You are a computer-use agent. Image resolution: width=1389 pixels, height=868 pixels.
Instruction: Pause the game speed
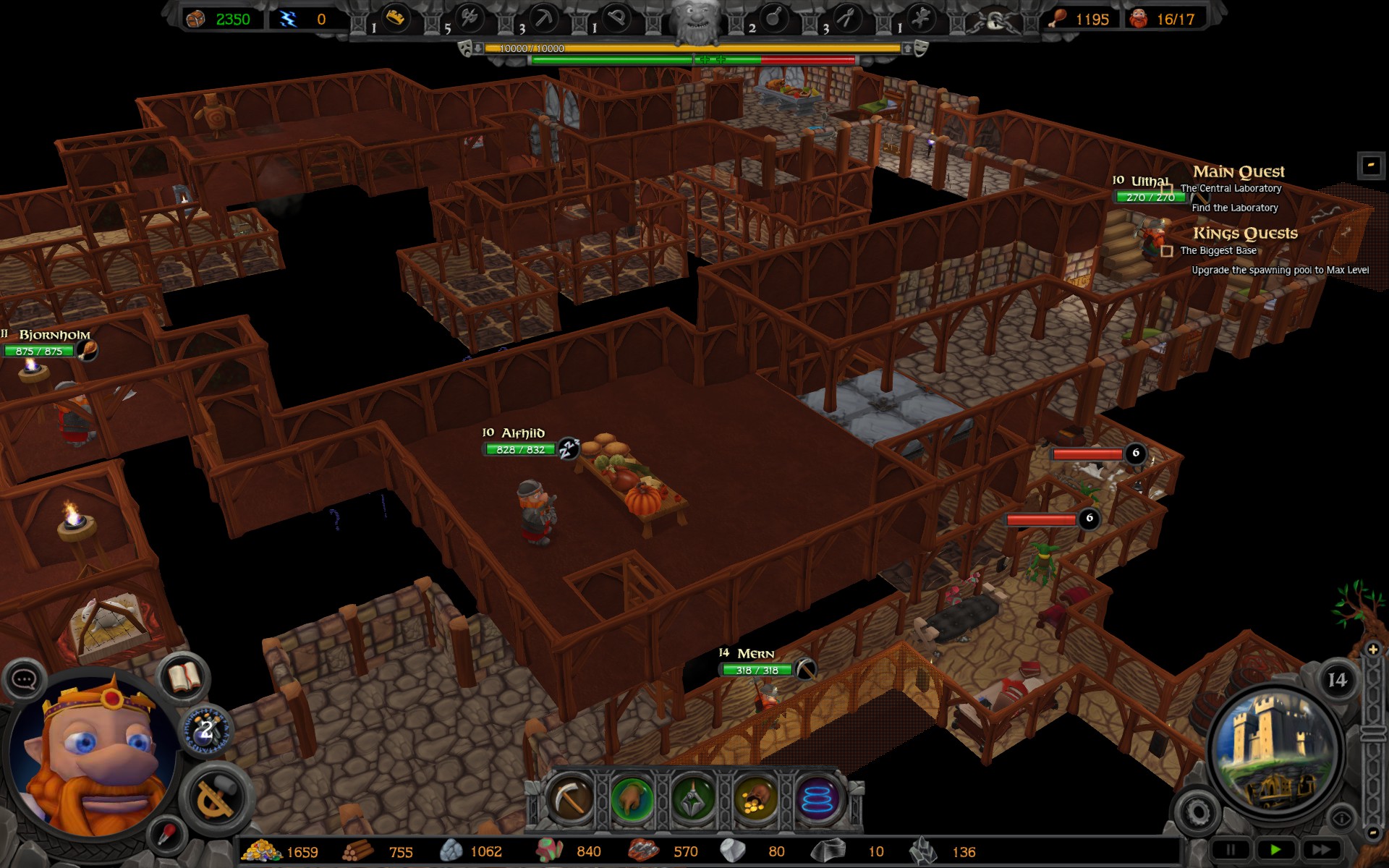pos(1231,849)
